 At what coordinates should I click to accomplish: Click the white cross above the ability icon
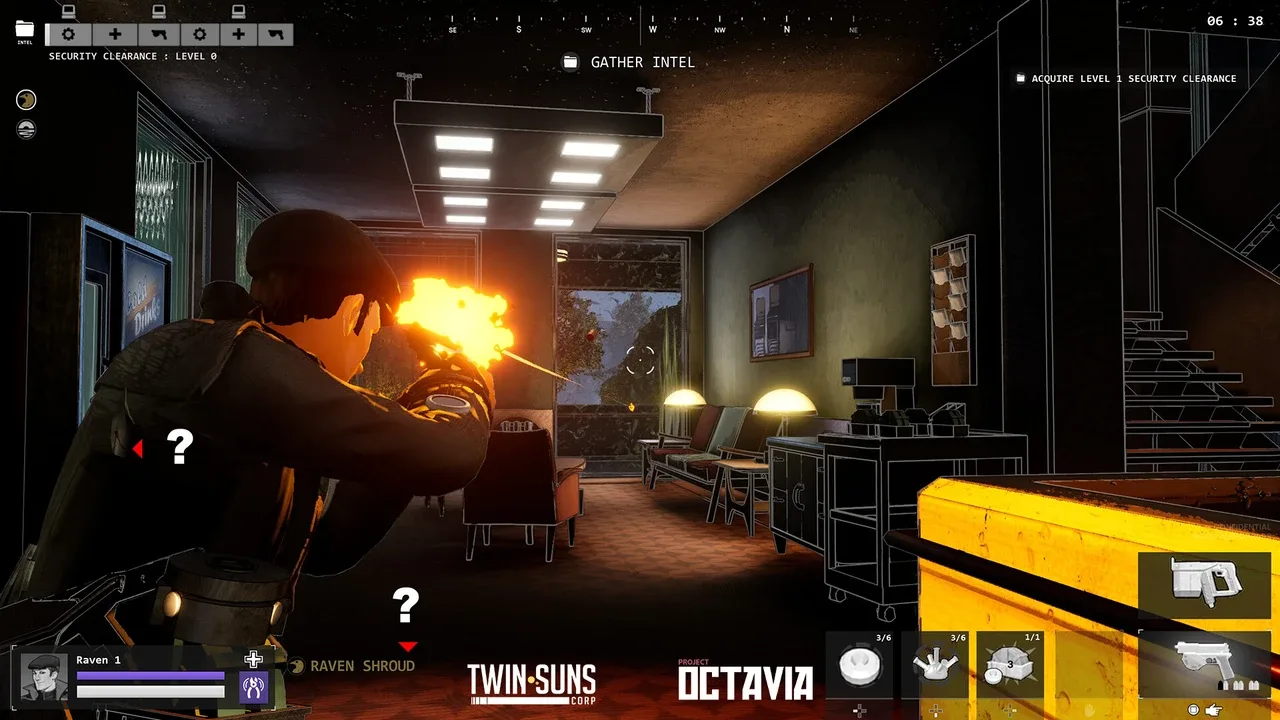coord(254,658)
